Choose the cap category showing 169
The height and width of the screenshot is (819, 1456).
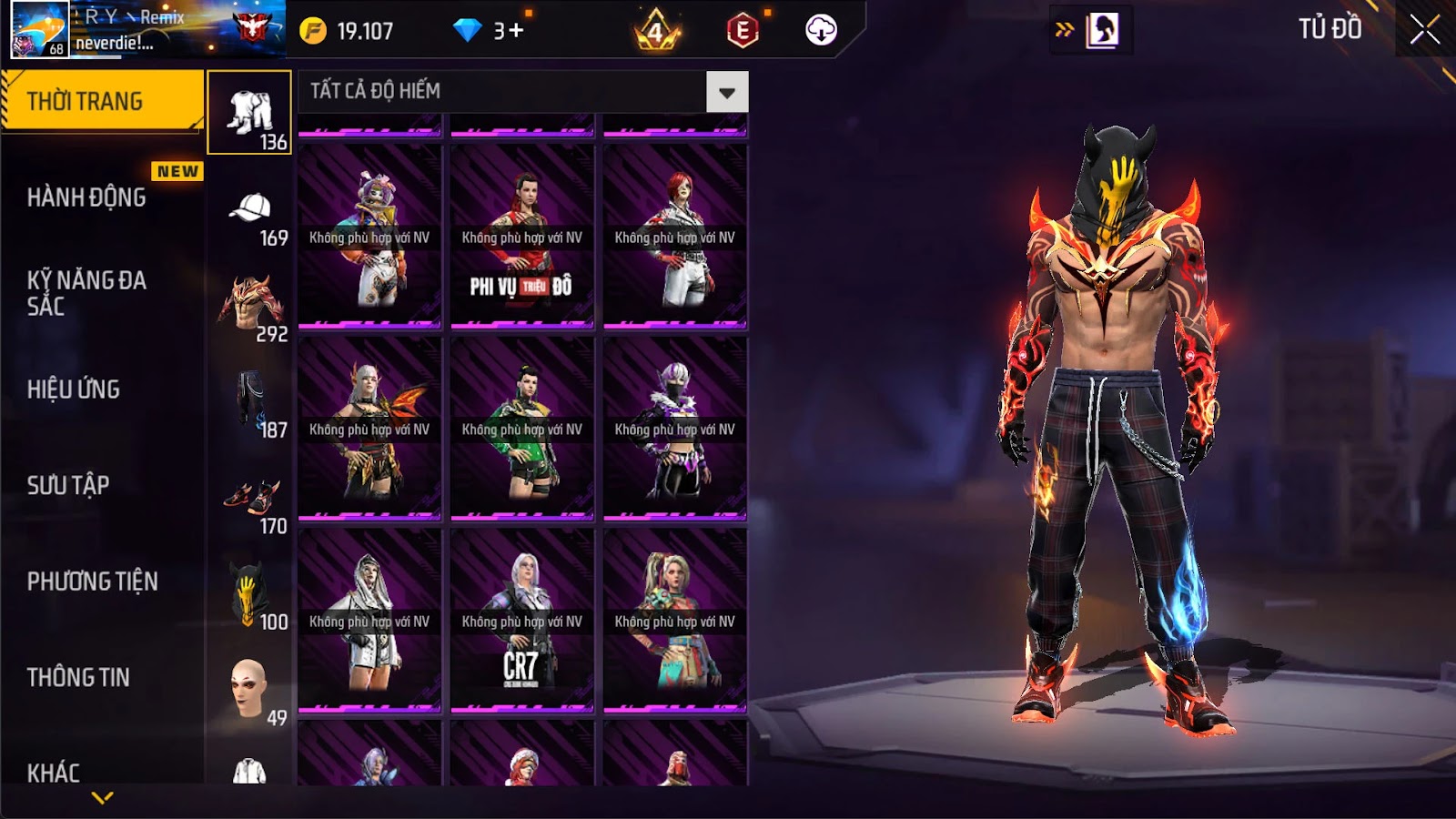[x=249, y=217]
